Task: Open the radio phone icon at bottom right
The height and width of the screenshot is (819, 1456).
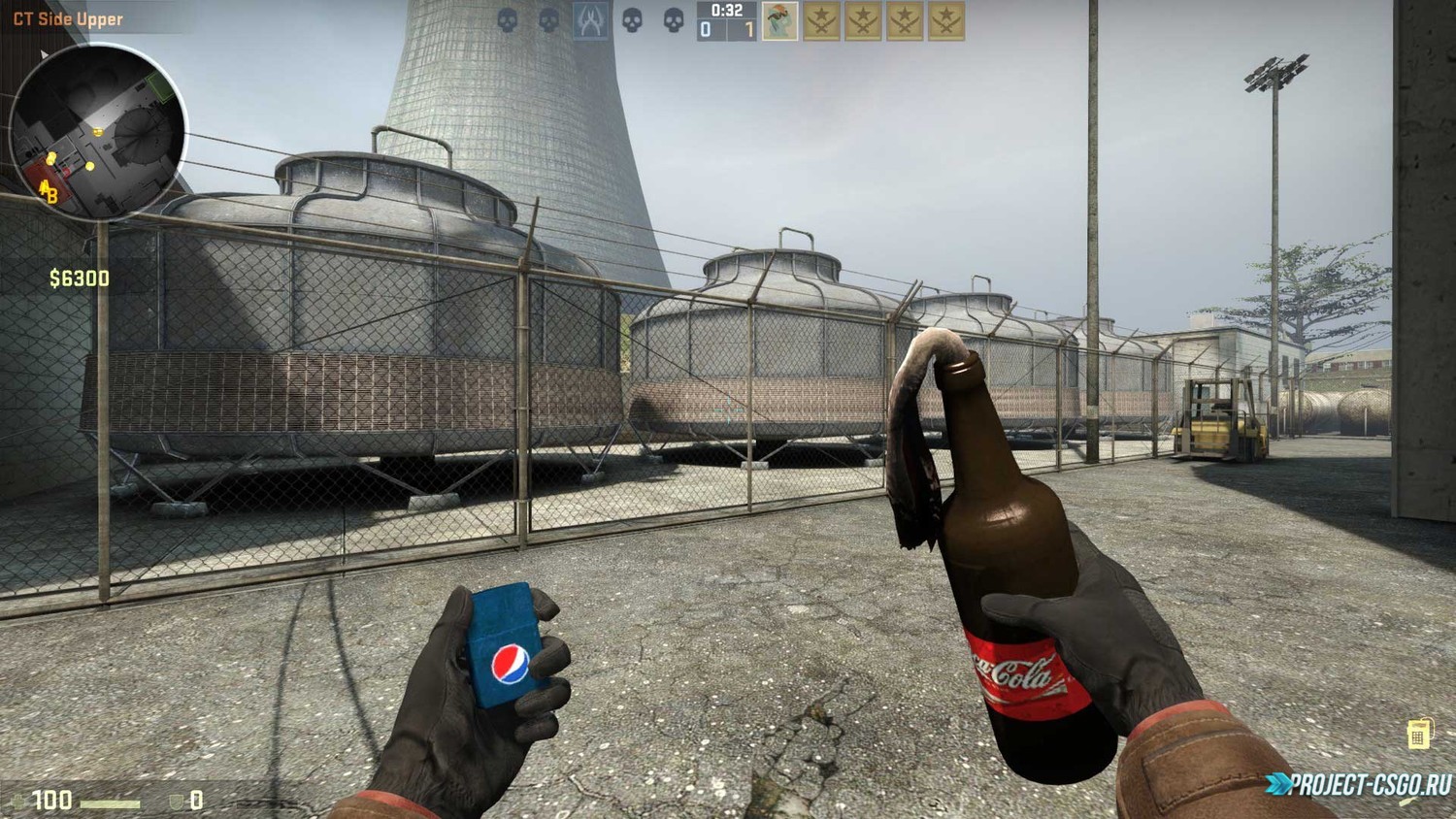Action: 1421,733
